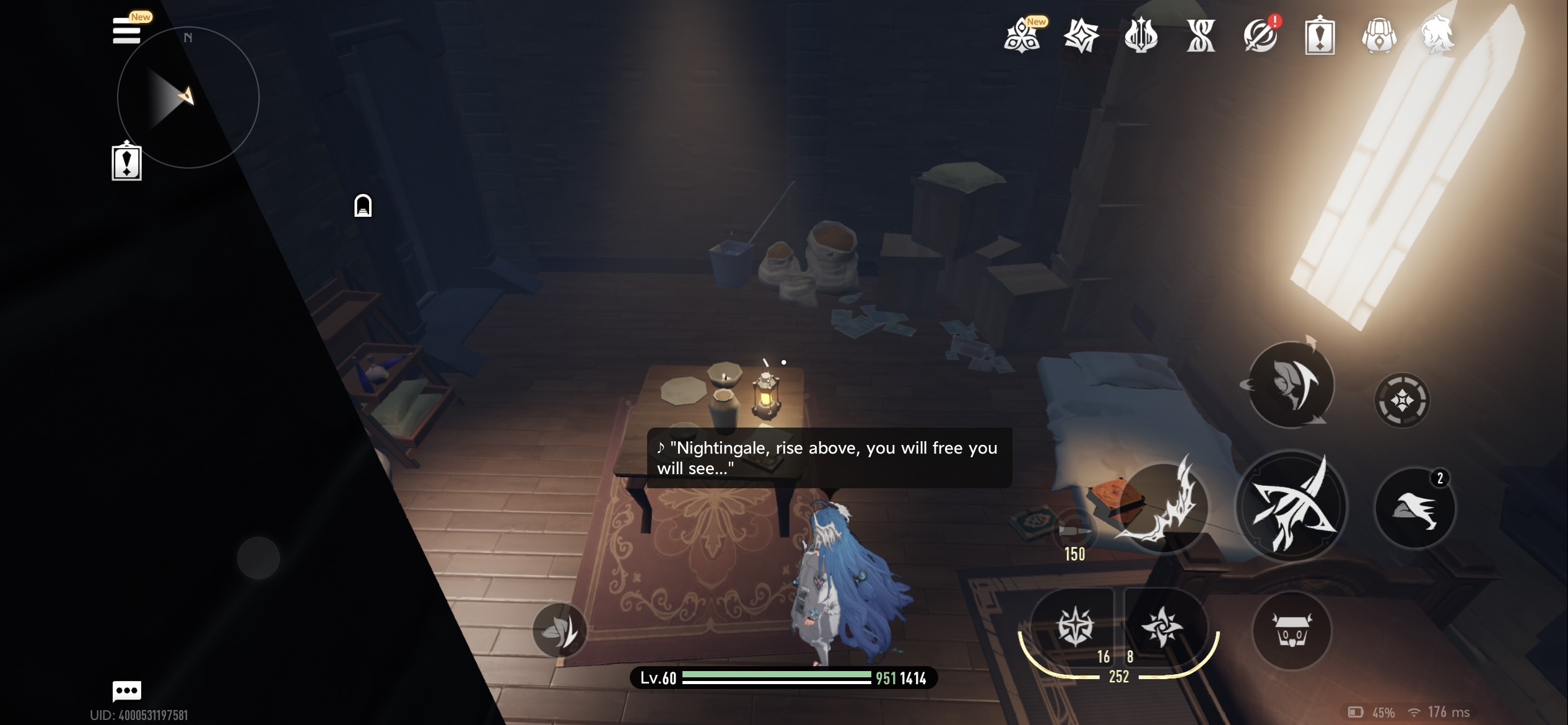Open the quest tracker under the minimap
Image resolution: width=1568 pixels, height=725 pixels.
[126, 162]
